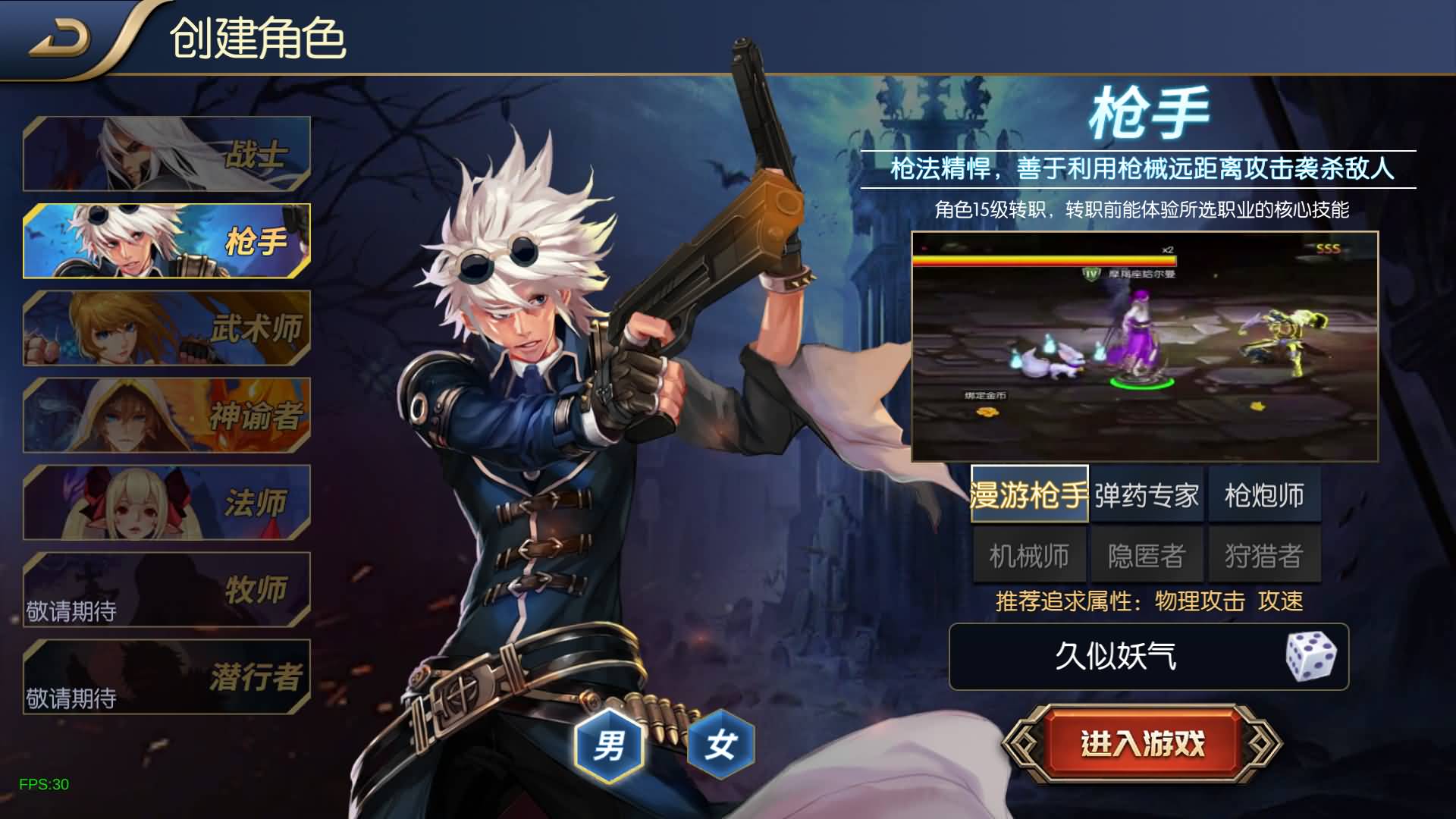Open the 弹药专家 subclass option
1456x819 pixels.
coord(1147,494)
